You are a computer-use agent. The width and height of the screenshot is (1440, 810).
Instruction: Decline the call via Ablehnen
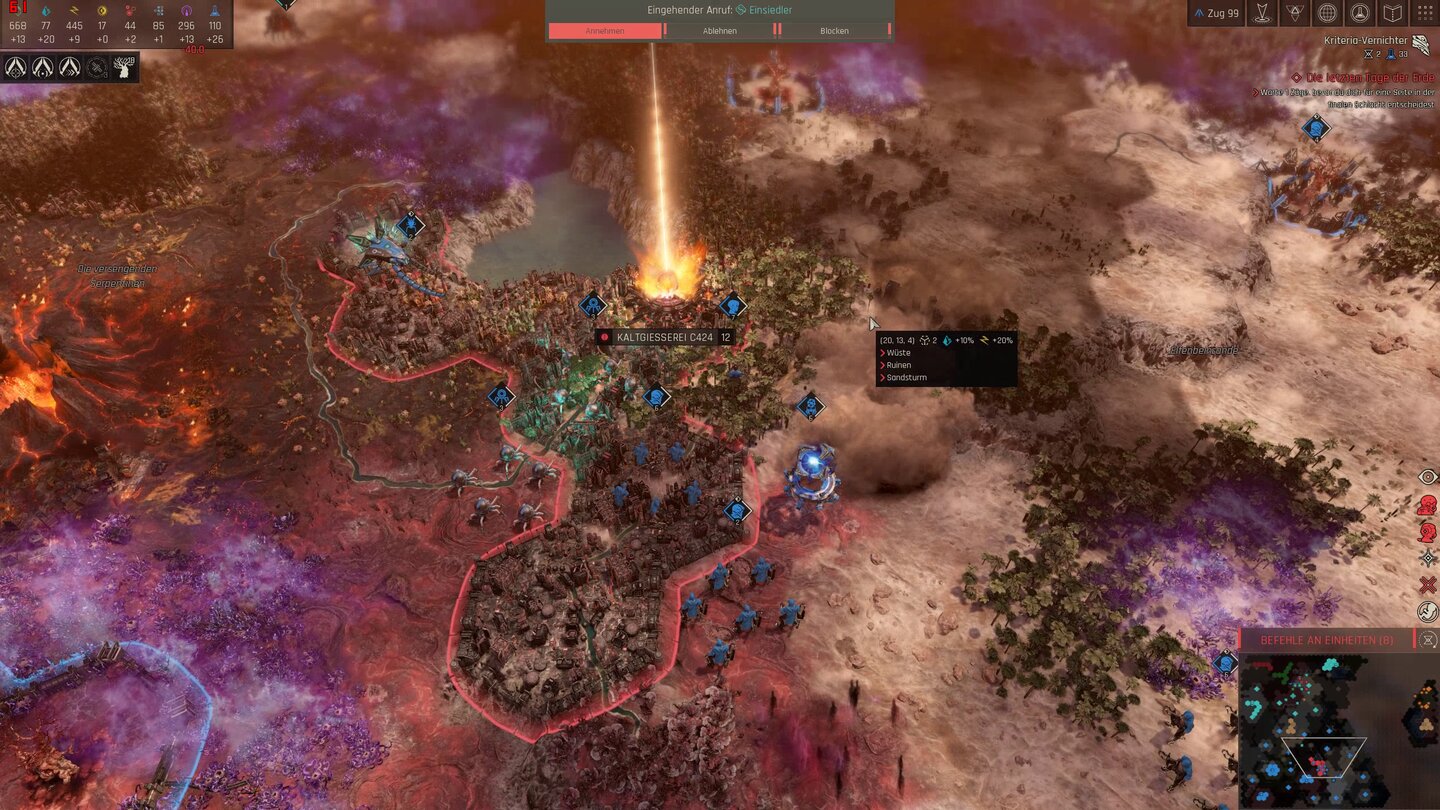point(719,31)
